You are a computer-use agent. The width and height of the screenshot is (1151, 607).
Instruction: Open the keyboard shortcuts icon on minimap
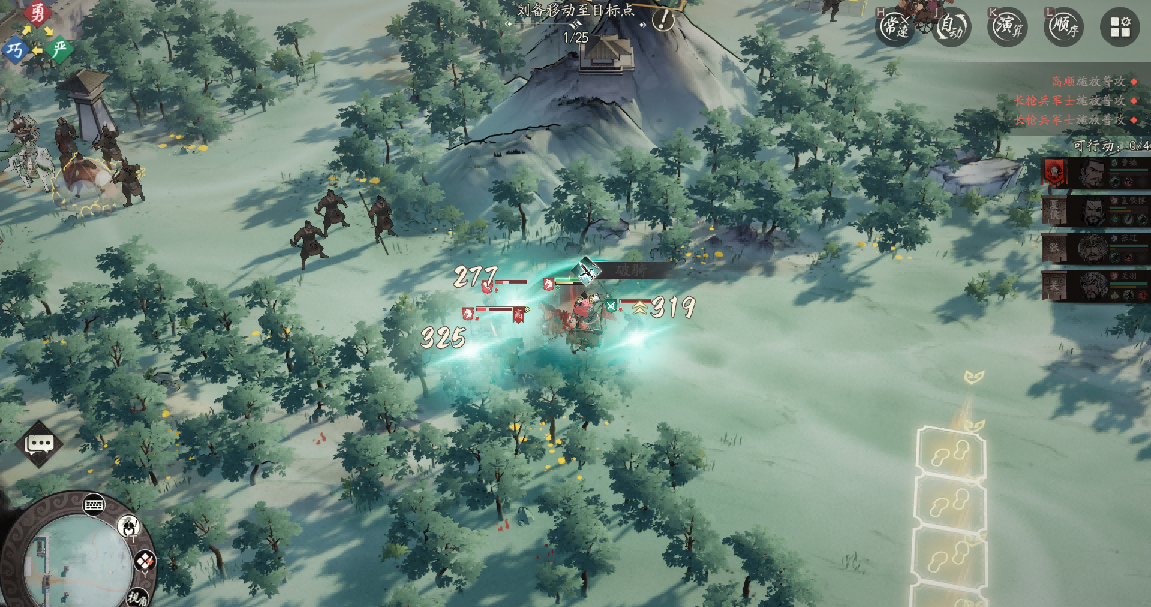[95, 502]
